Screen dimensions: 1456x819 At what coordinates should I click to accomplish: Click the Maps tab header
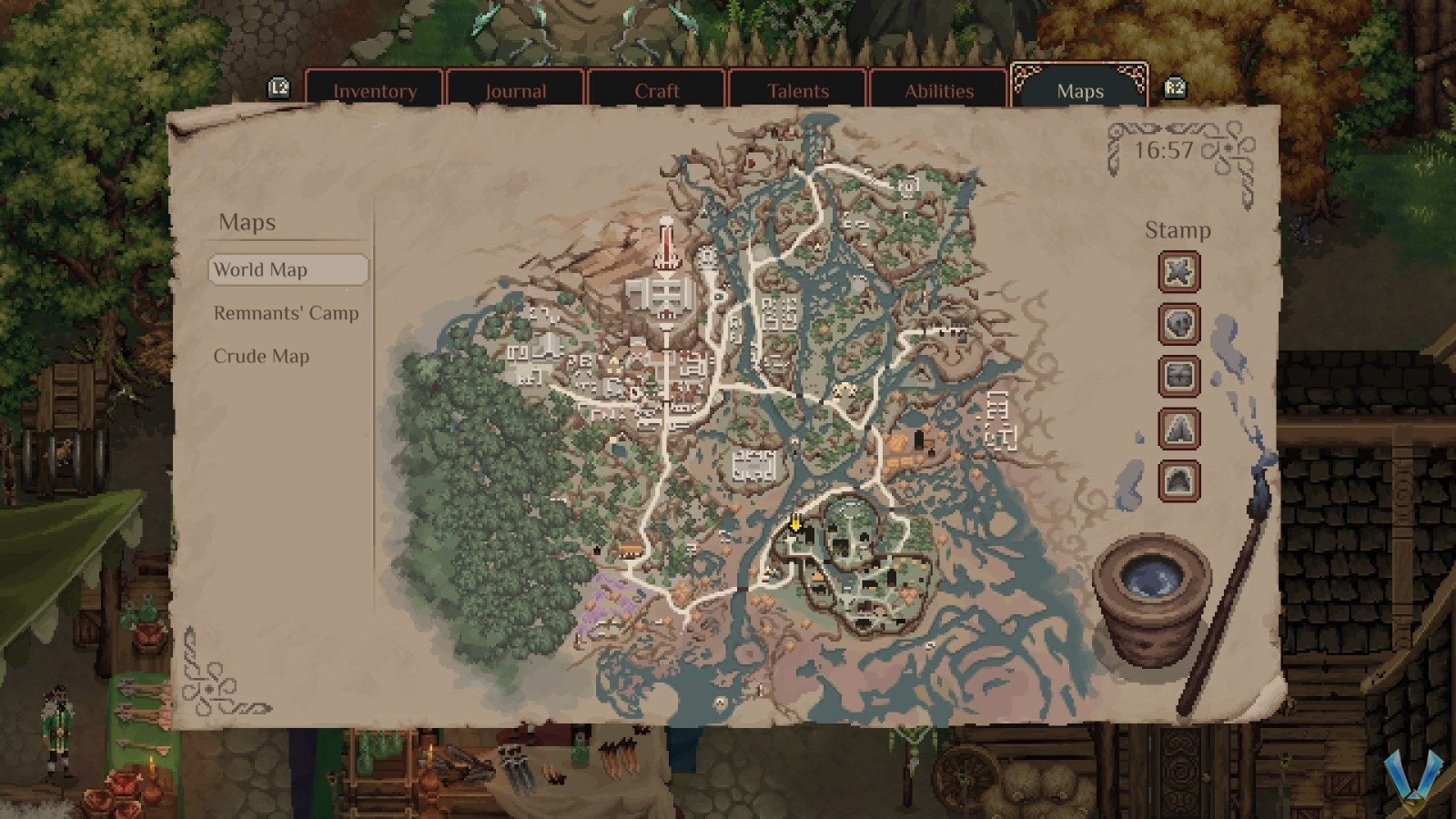1079,91
